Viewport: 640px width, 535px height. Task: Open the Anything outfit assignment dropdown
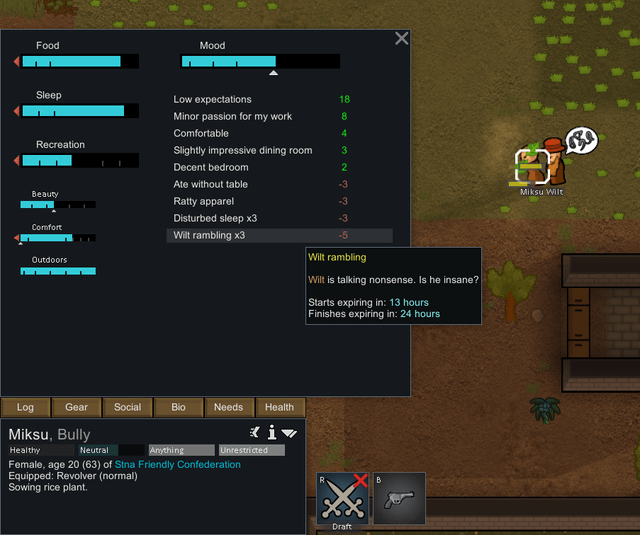coord(181,450)
